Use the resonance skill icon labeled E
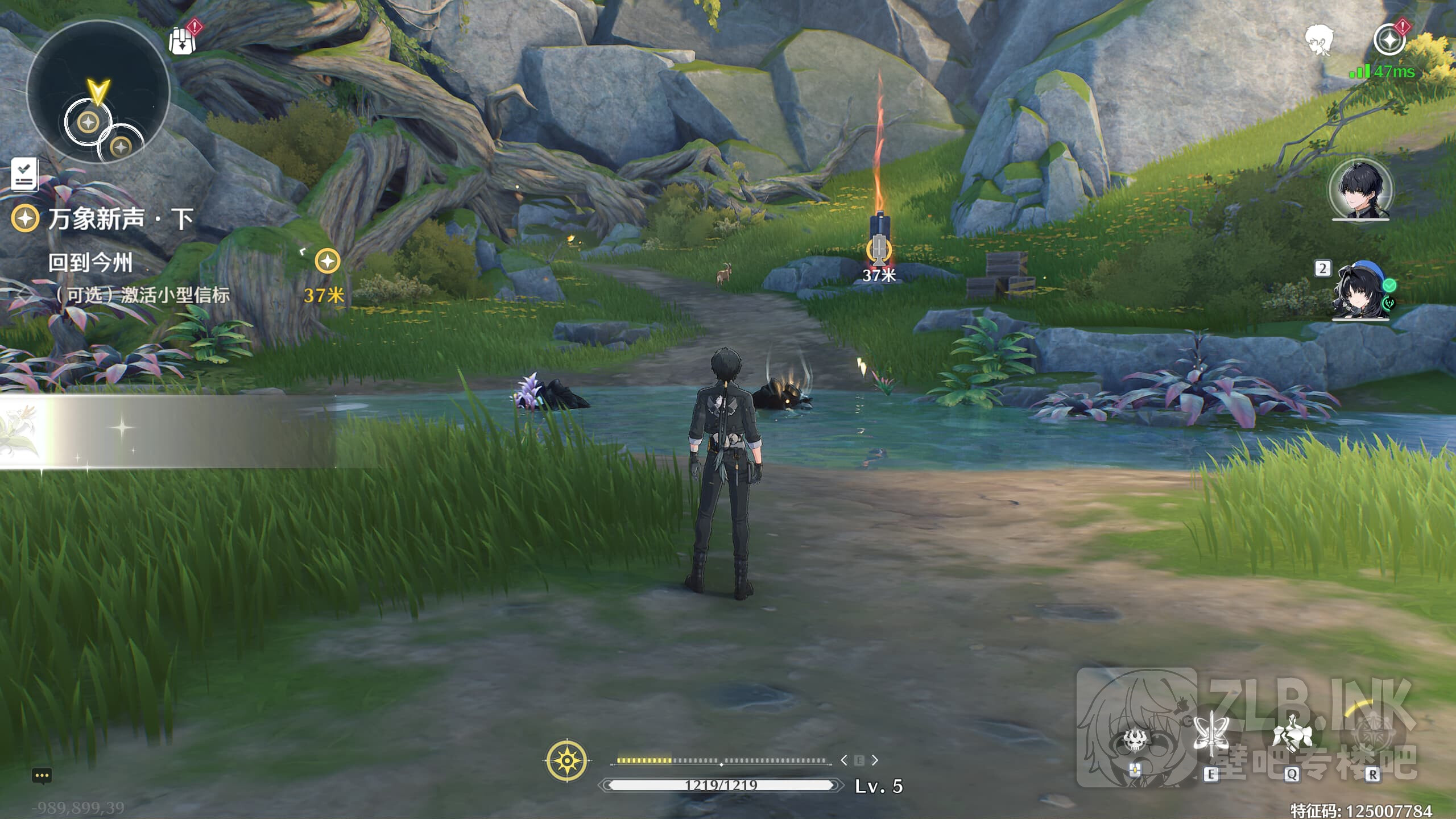1456x819 pixels. [1210, 737]
